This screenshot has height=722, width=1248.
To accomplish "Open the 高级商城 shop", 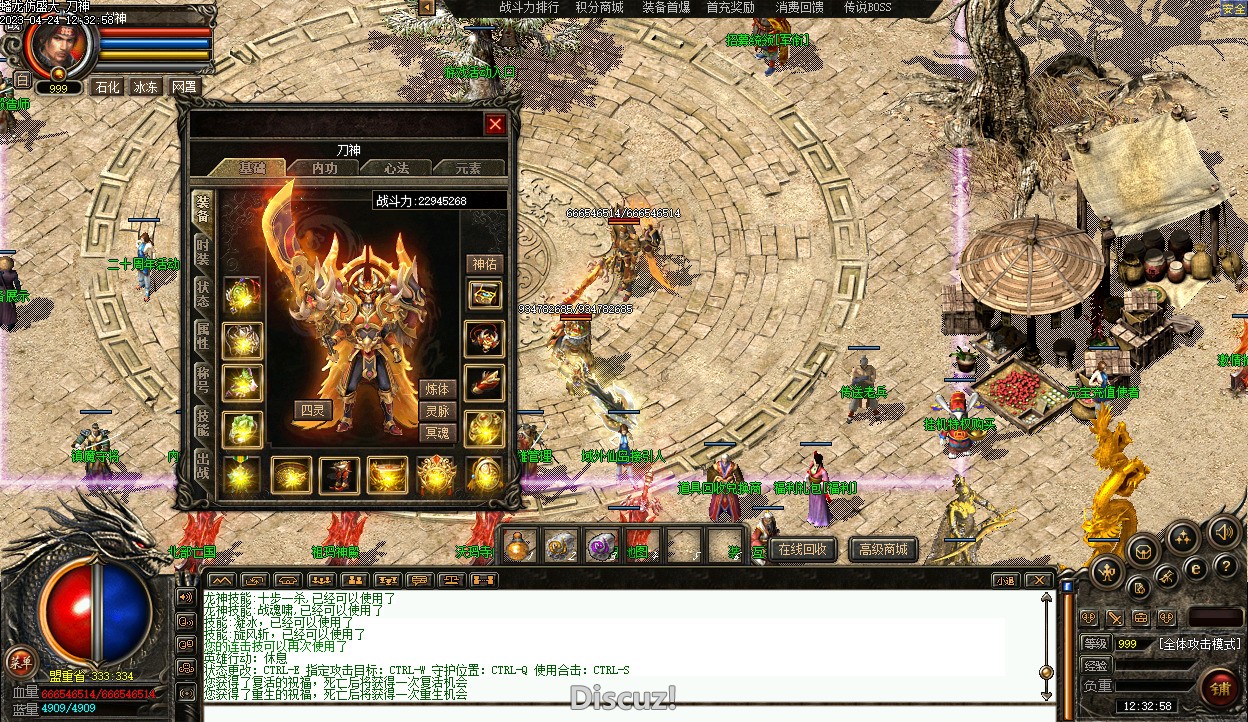I will (x=883, y=549).
